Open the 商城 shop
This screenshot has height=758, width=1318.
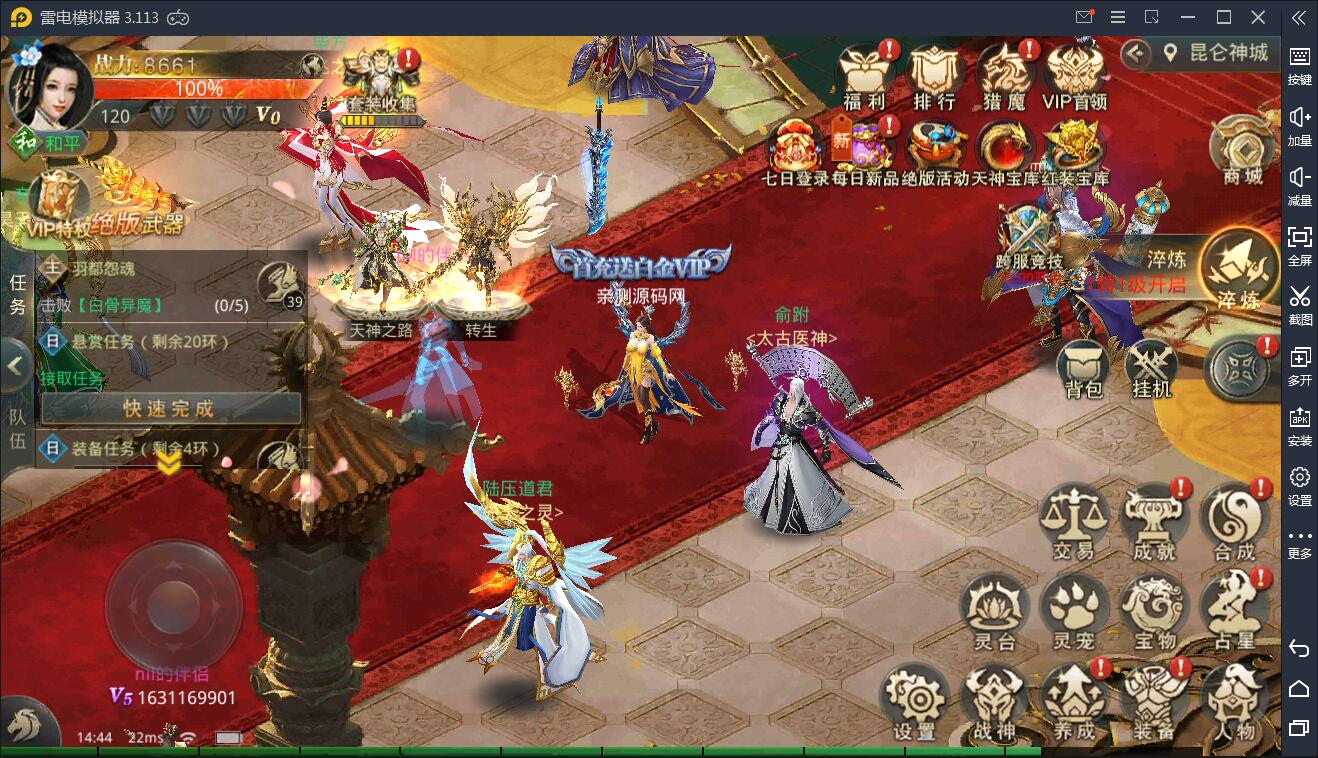[1243, 150]
